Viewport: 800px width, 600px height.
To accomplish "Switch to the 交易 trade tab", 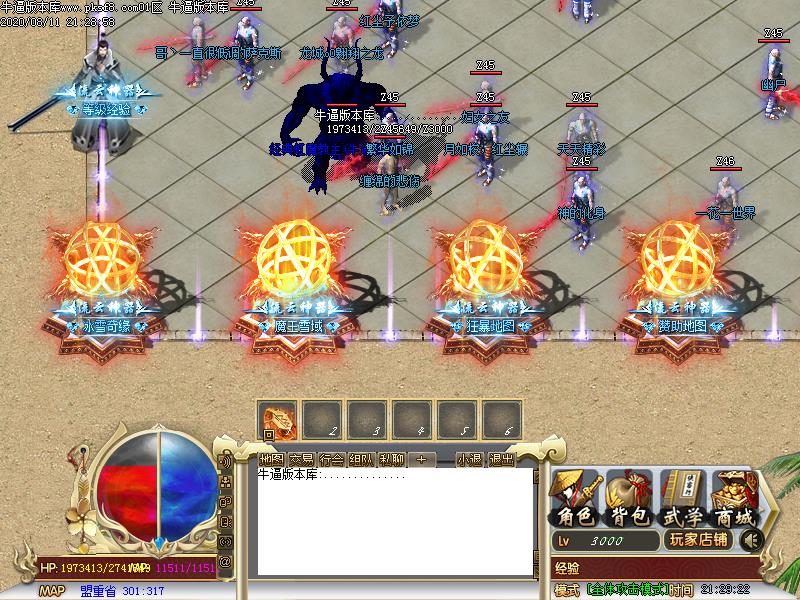I will (x=301, y=460).
